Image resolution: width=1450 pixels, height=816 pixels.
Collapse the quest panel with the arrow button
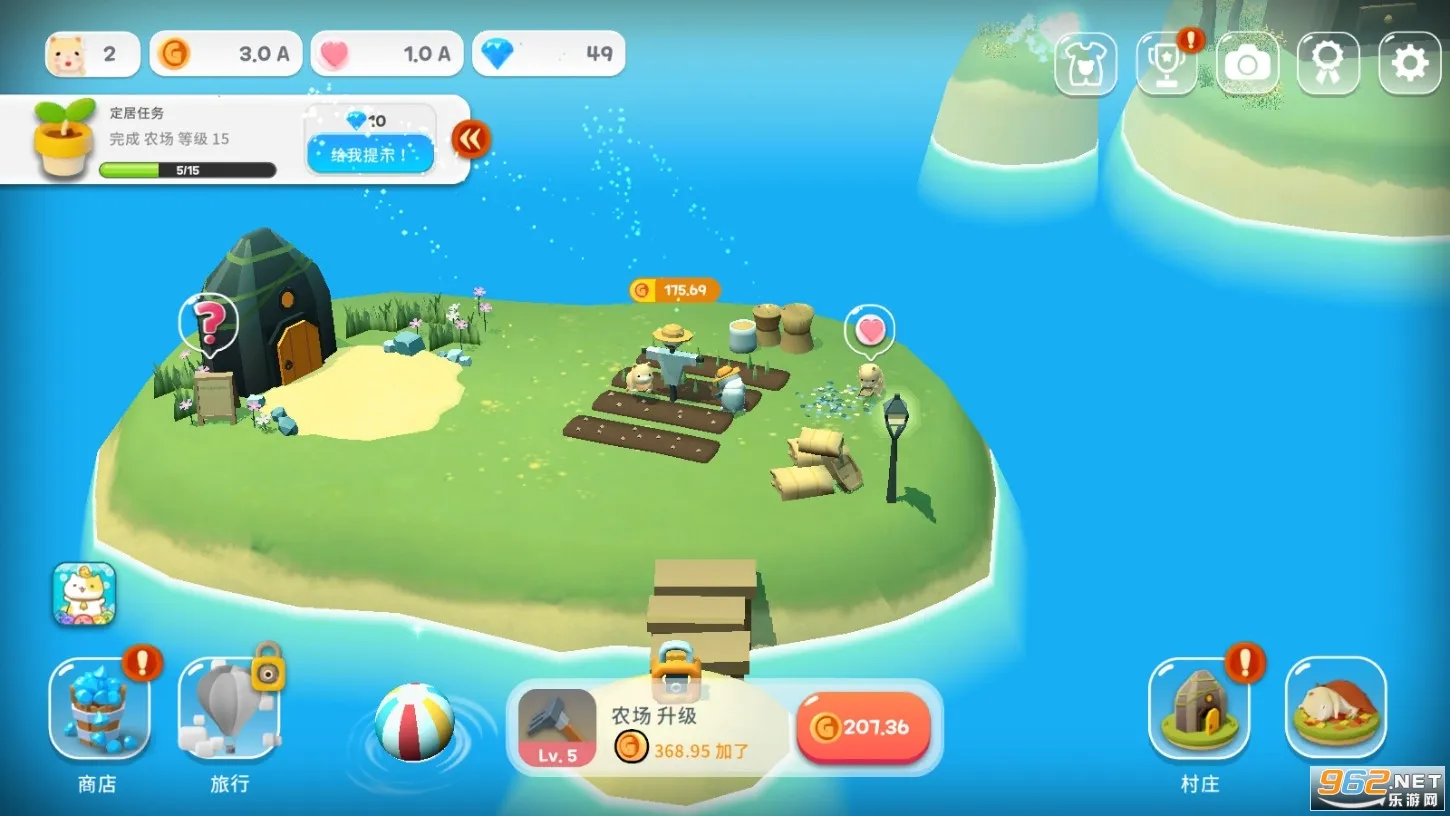point(471,139)
